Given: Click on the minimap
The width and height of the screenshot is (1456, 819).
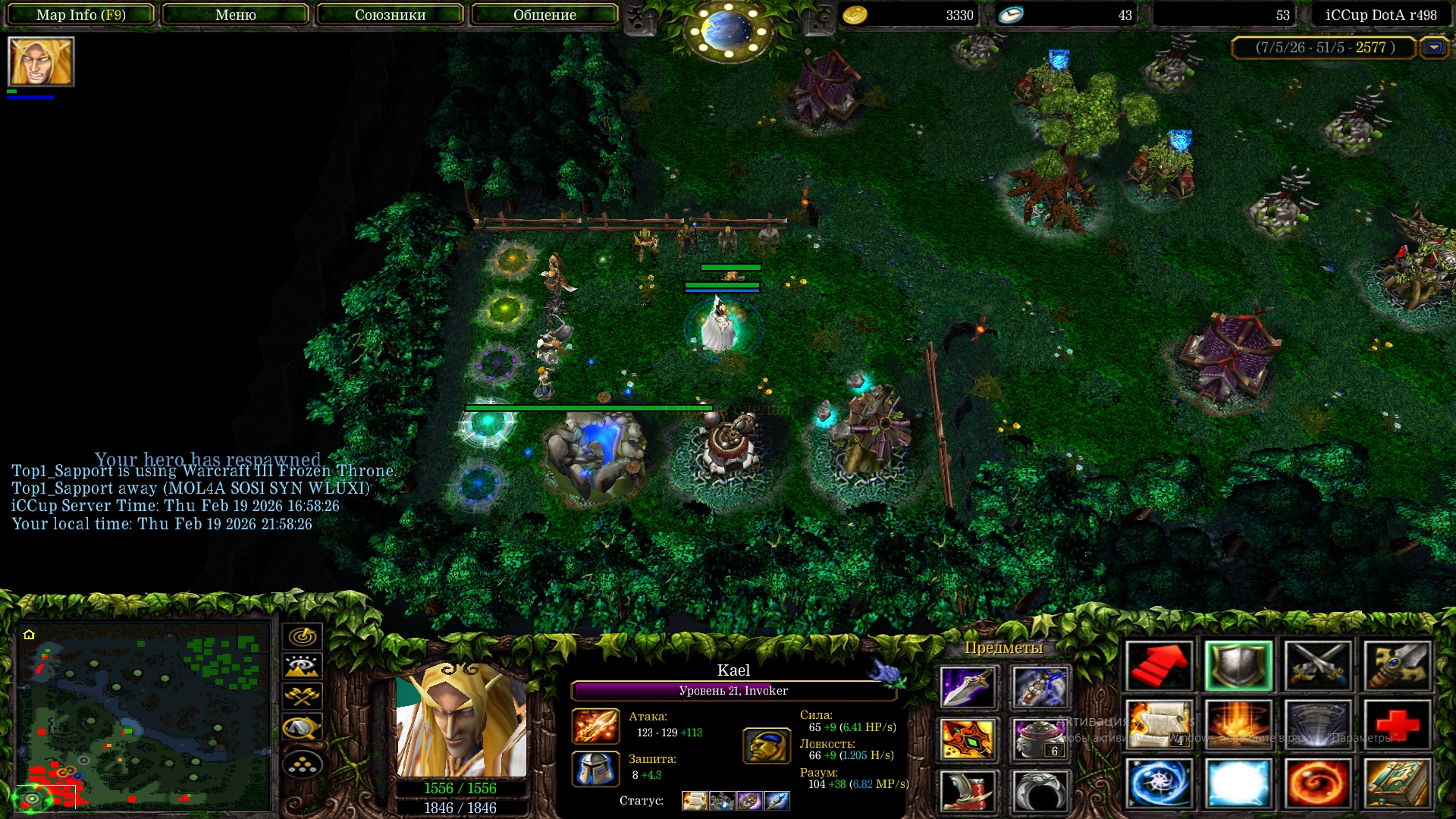Looking at the screenshot, I should pyautogui.click(x=144, y=717).
